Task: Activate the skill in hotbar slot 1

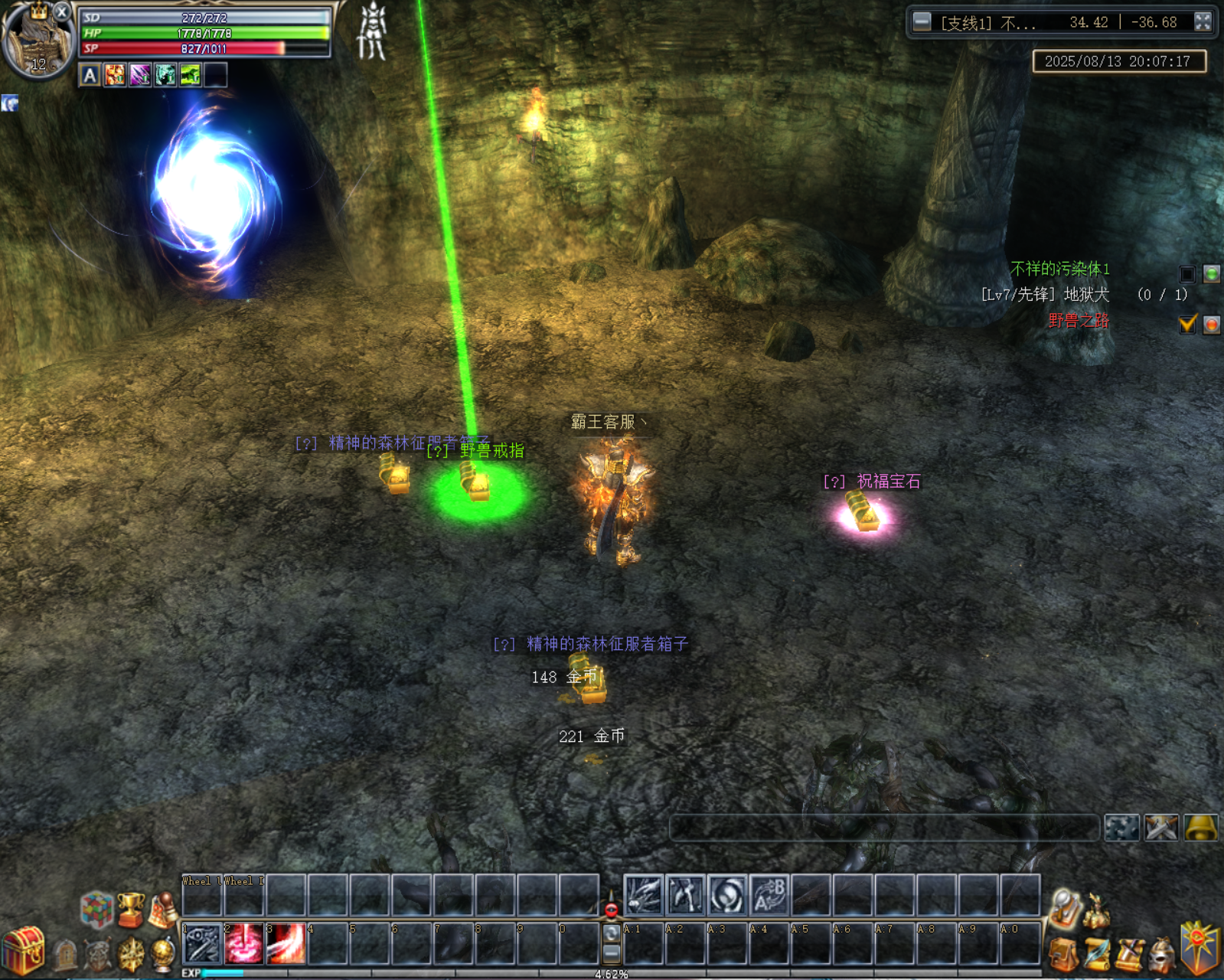Action: click(x=203, y=944)
